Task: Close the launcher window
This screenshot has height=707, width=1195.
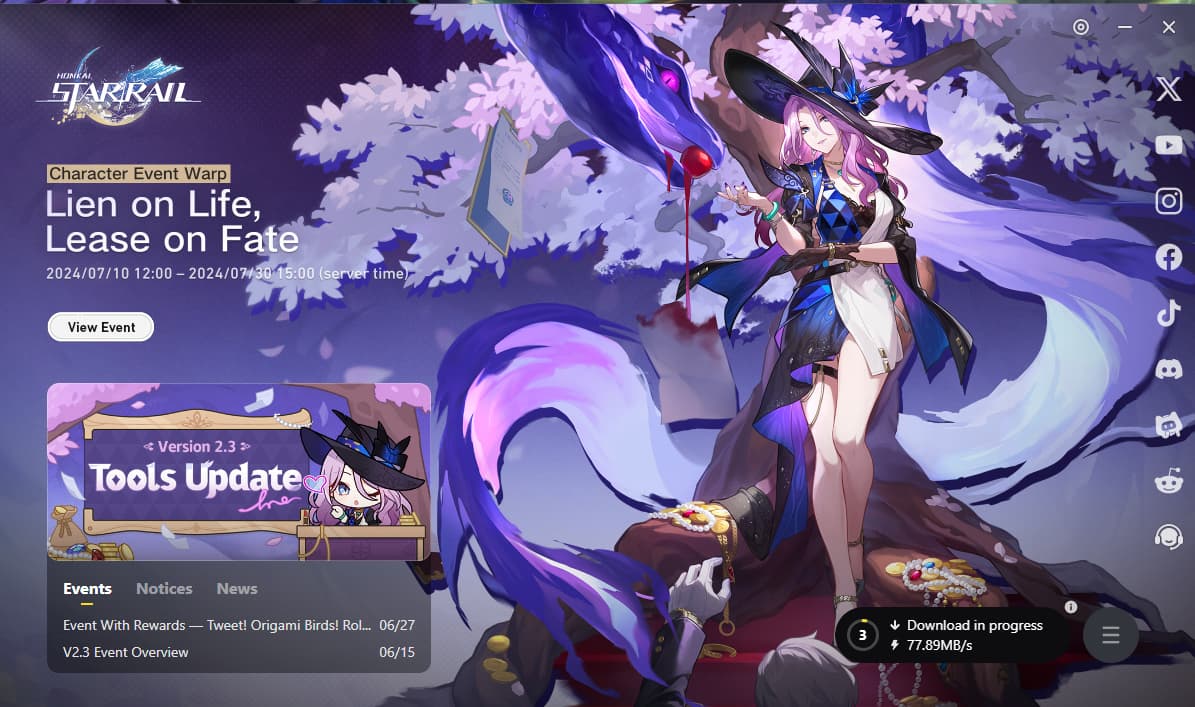Action: pyautogui.click(x=1169, y=27)
